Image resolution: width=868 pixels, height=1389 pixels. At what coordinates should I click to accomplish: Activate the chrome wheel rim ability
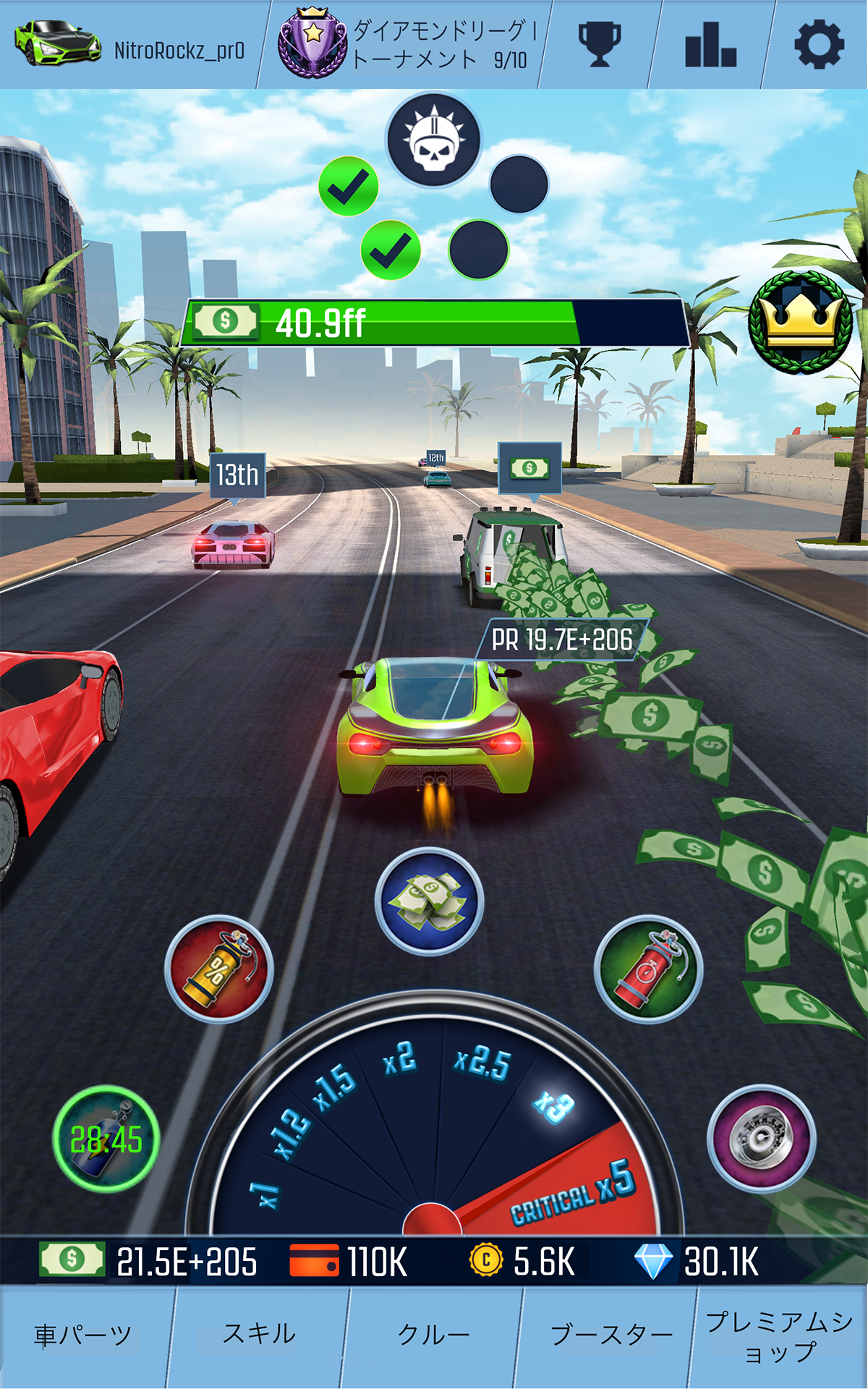click(x=761, y=1138)
